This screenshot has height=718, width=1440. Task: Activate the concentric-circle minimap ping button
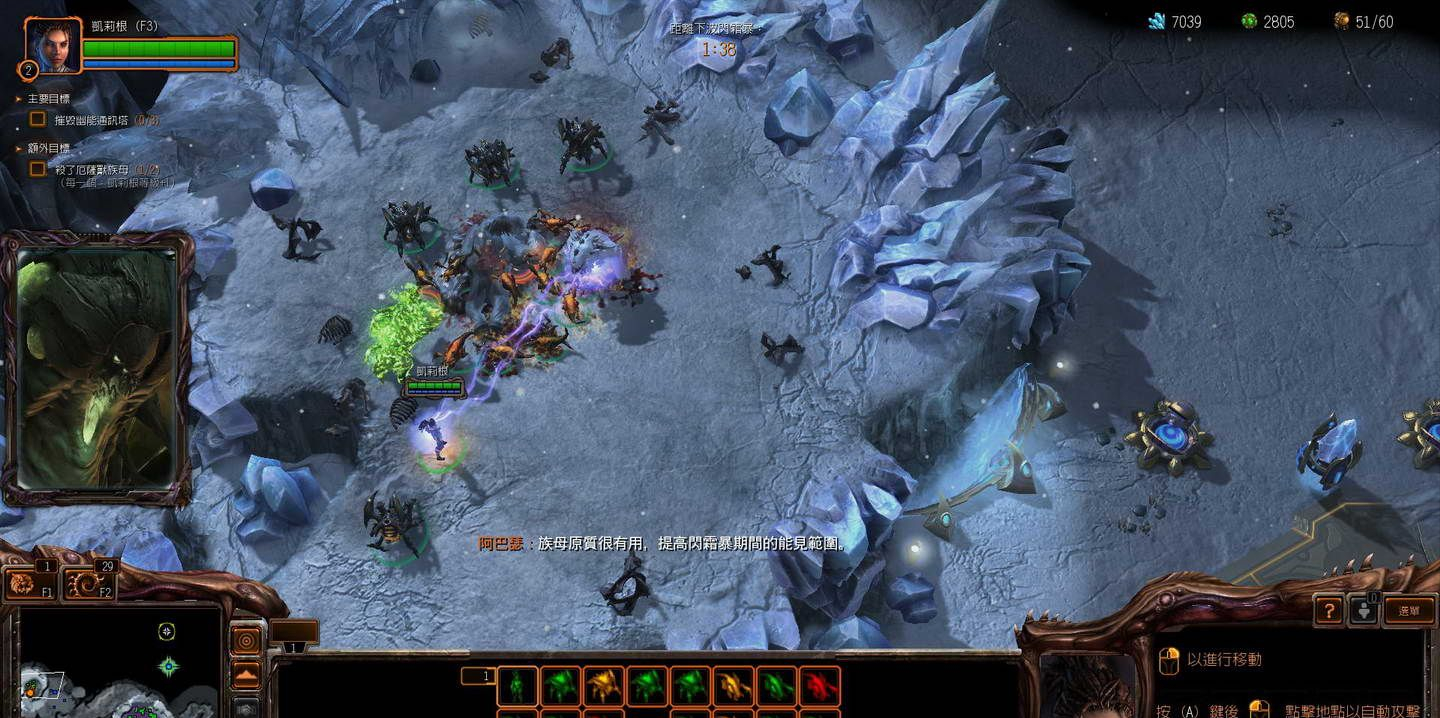pos(247,639)
